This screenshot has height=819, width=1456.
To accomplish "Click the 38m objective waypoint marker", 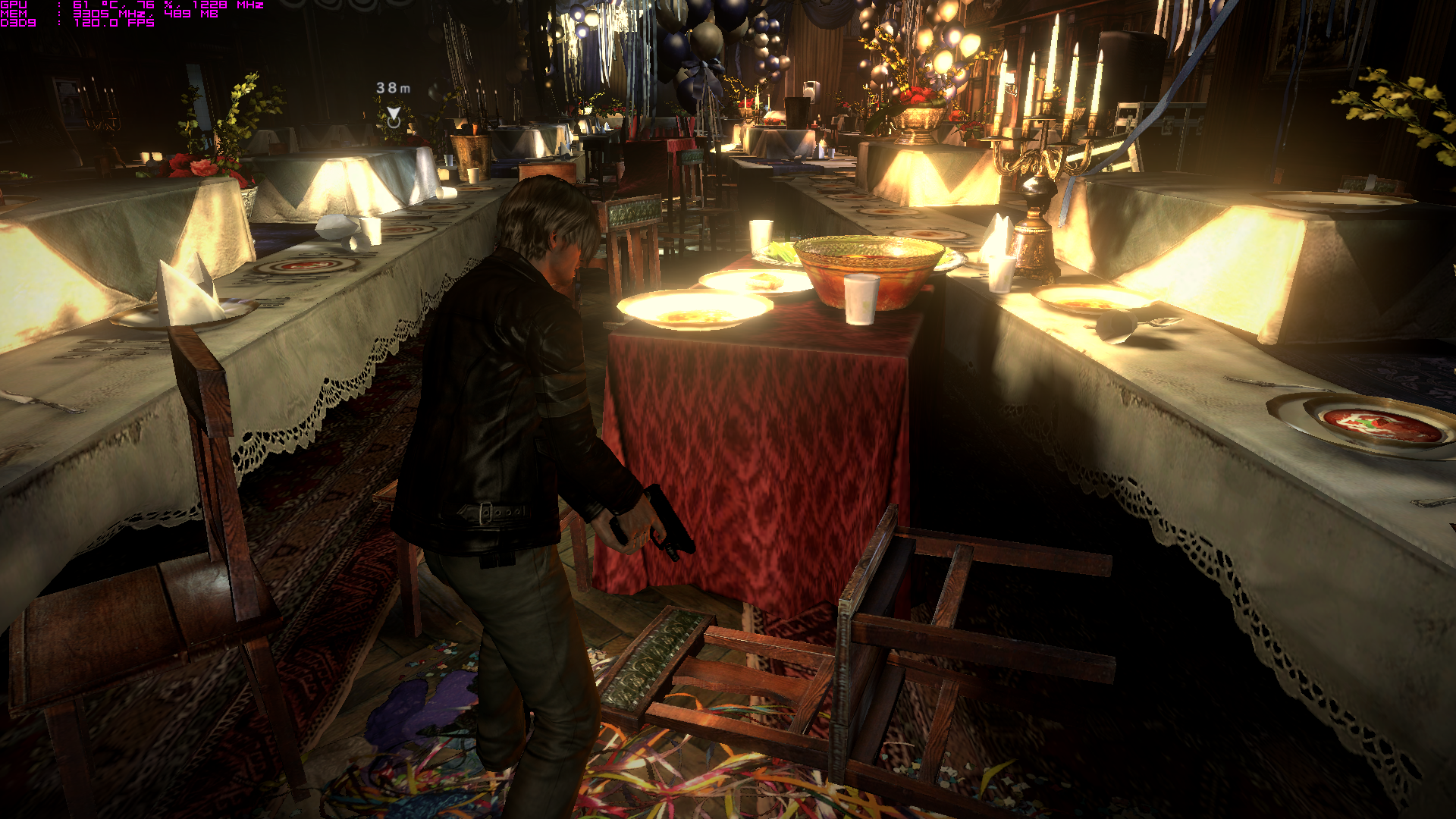I will click(394, 116).
